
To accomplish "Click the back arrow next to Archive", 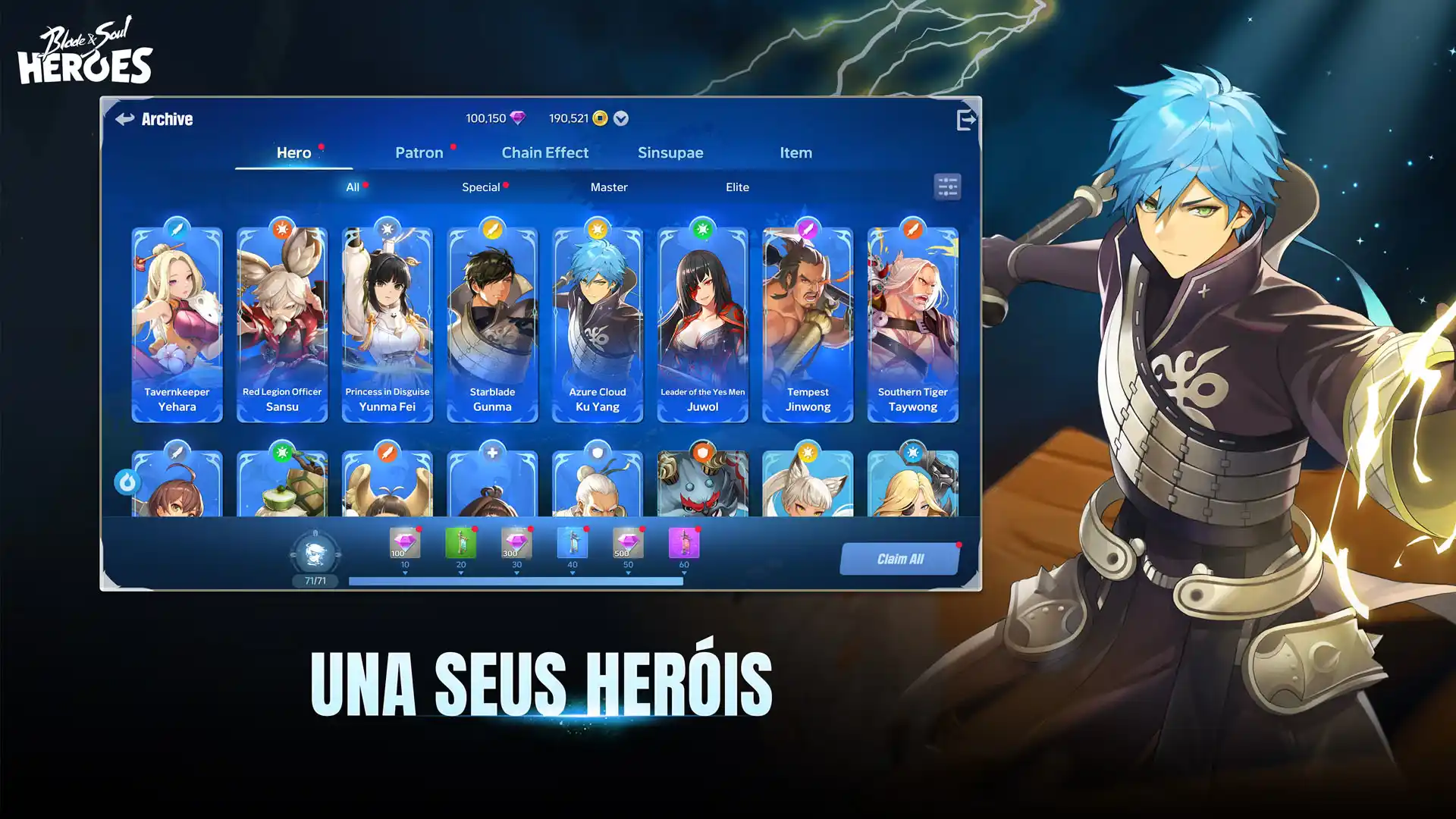I will (124, 118).
